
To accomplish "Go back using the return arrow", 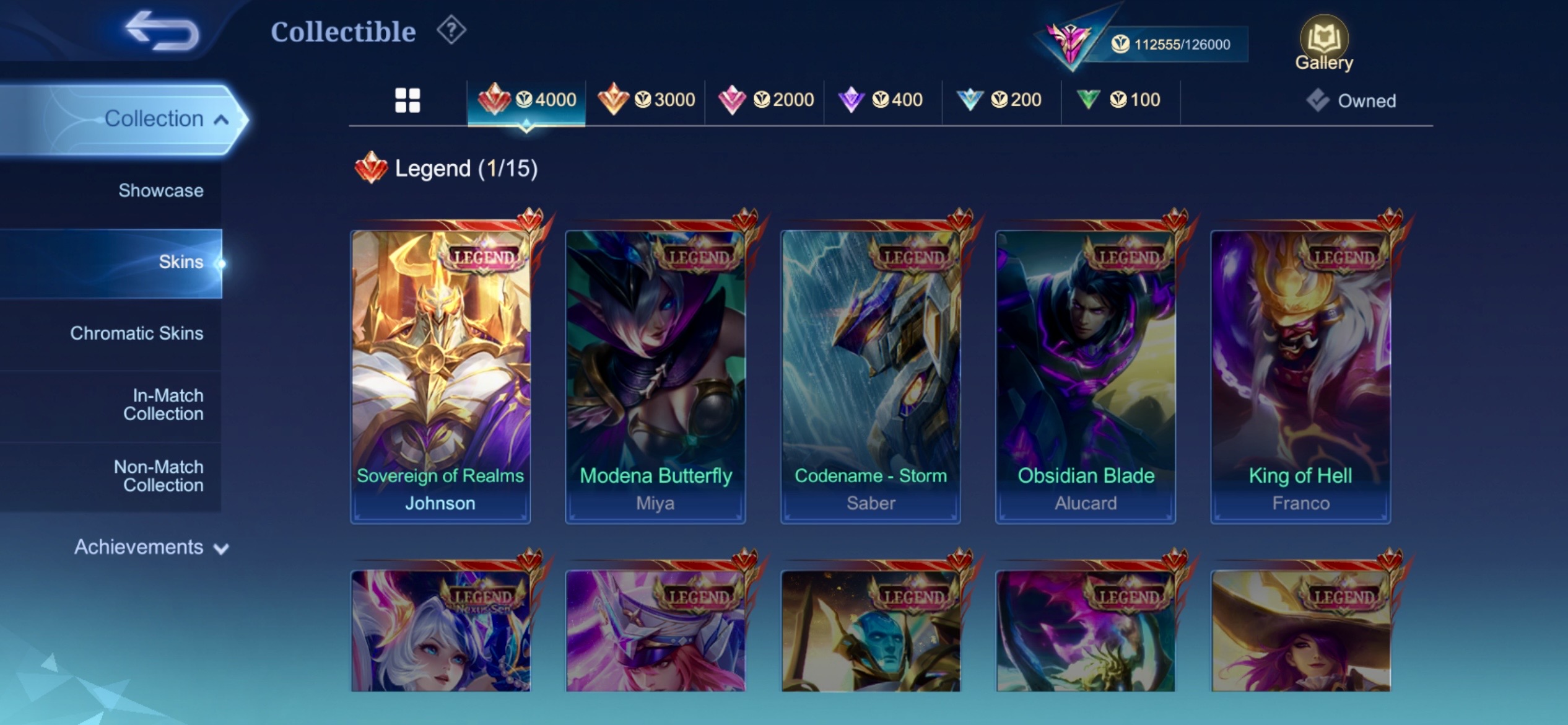I will [162, 30].
